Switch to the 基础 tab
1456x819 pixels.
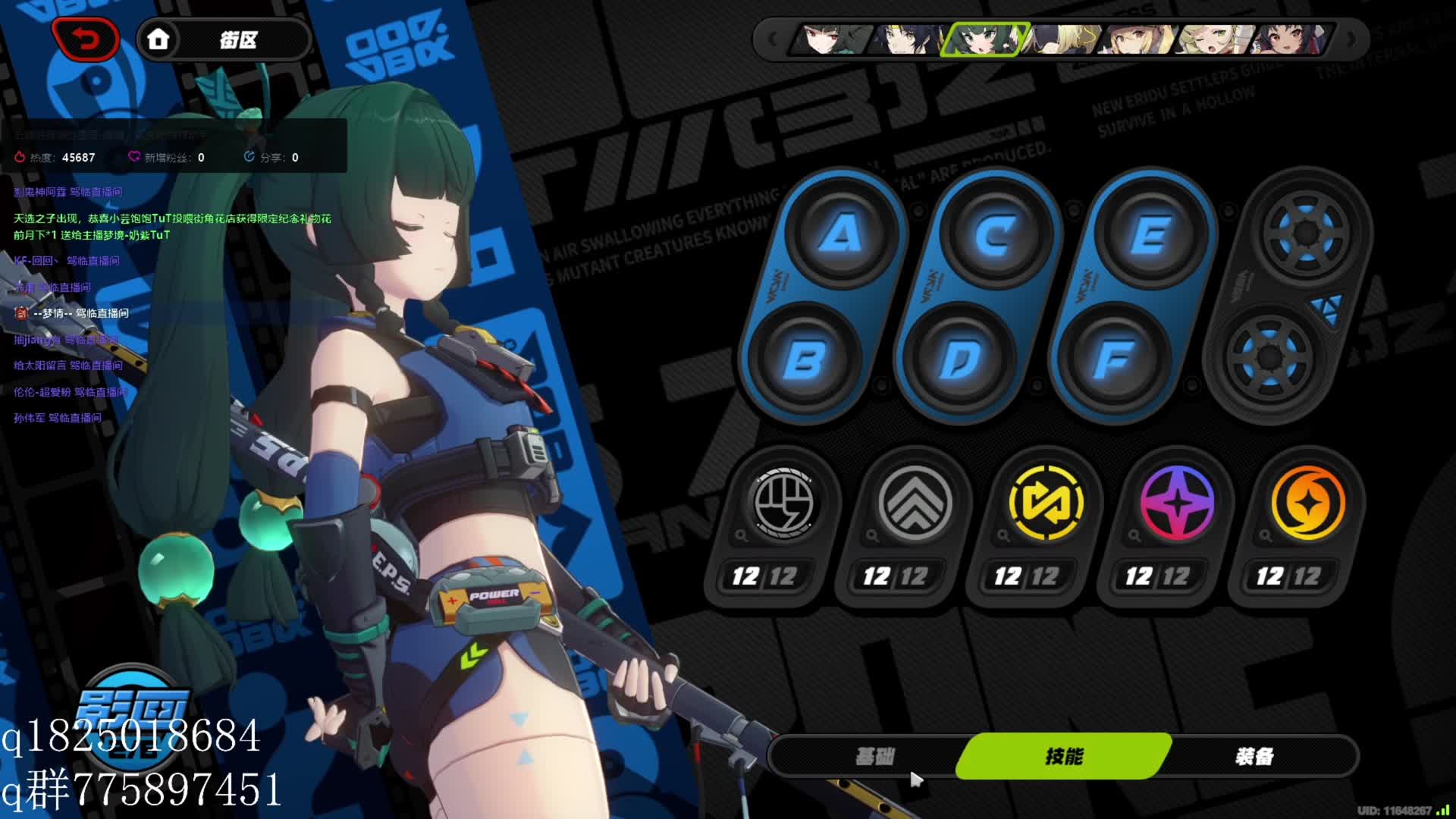click(x=874, y=756)
